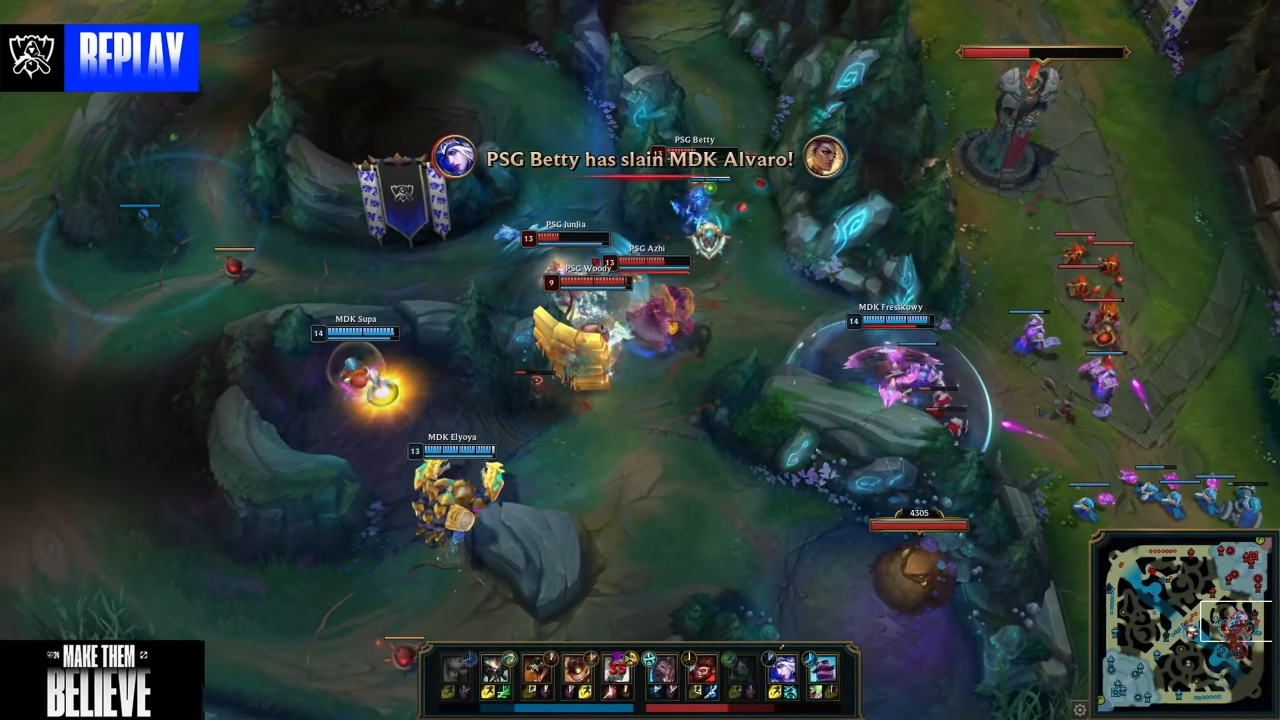The height and width of the screenshot is (720, 1280).
Task: Click the trinket clock icon above Wukong's portrait
Action: coord(690,656)
